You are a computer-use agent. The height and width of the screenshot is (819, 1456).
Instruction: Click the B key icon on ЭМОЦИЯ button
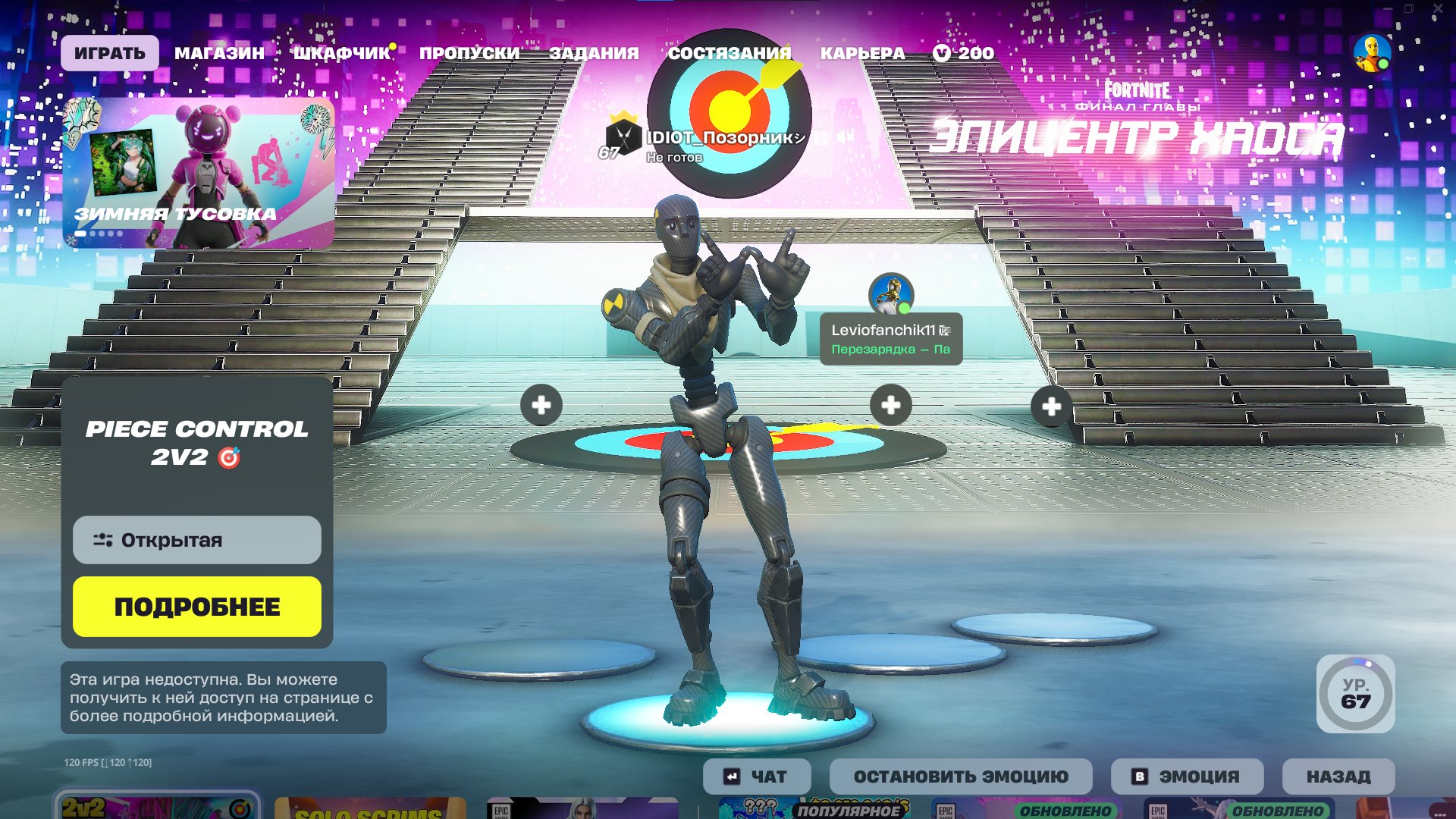(1140, 776)
